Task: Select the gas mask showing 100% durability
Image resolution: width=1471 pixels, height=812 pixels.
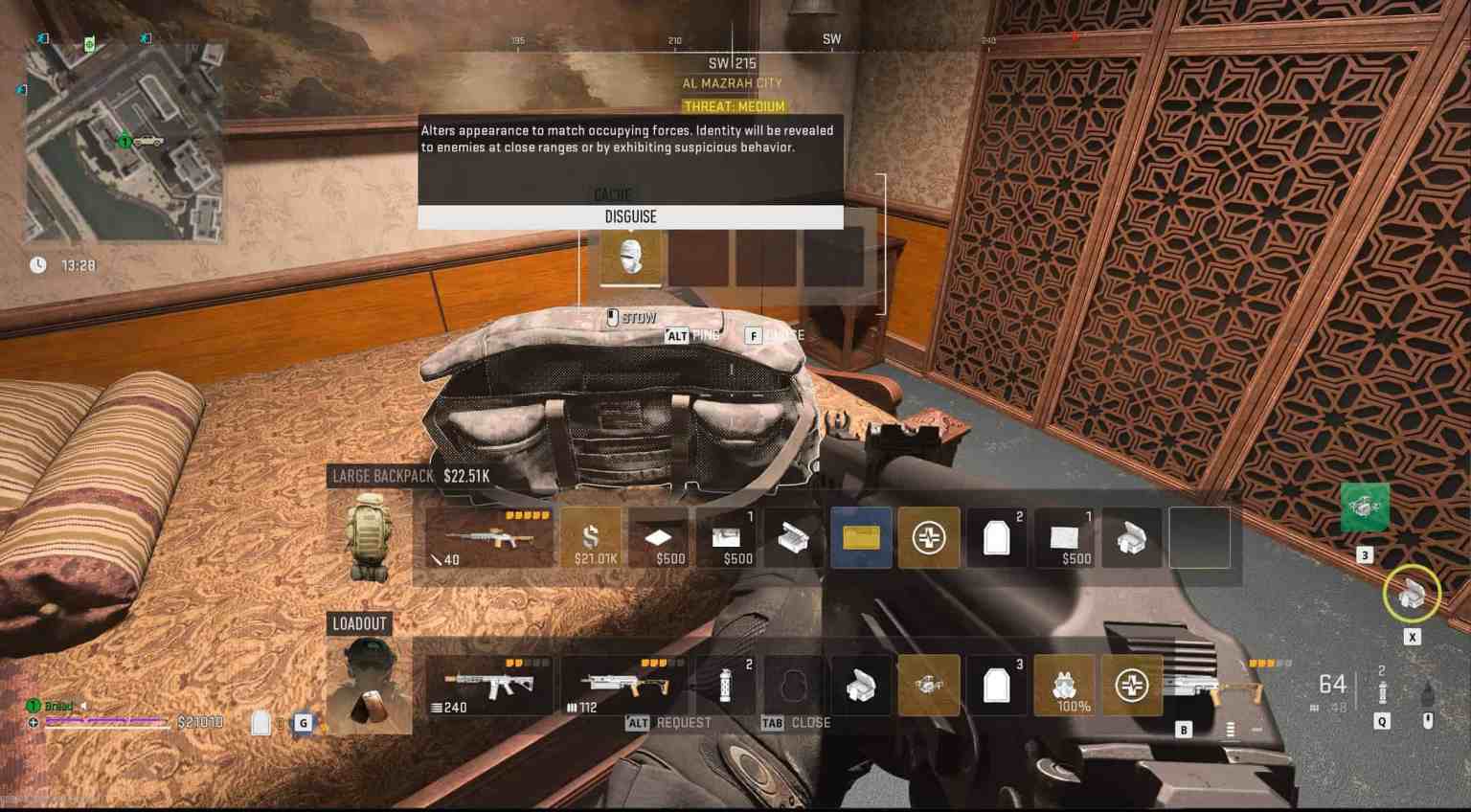Action: click(1066, 684)
